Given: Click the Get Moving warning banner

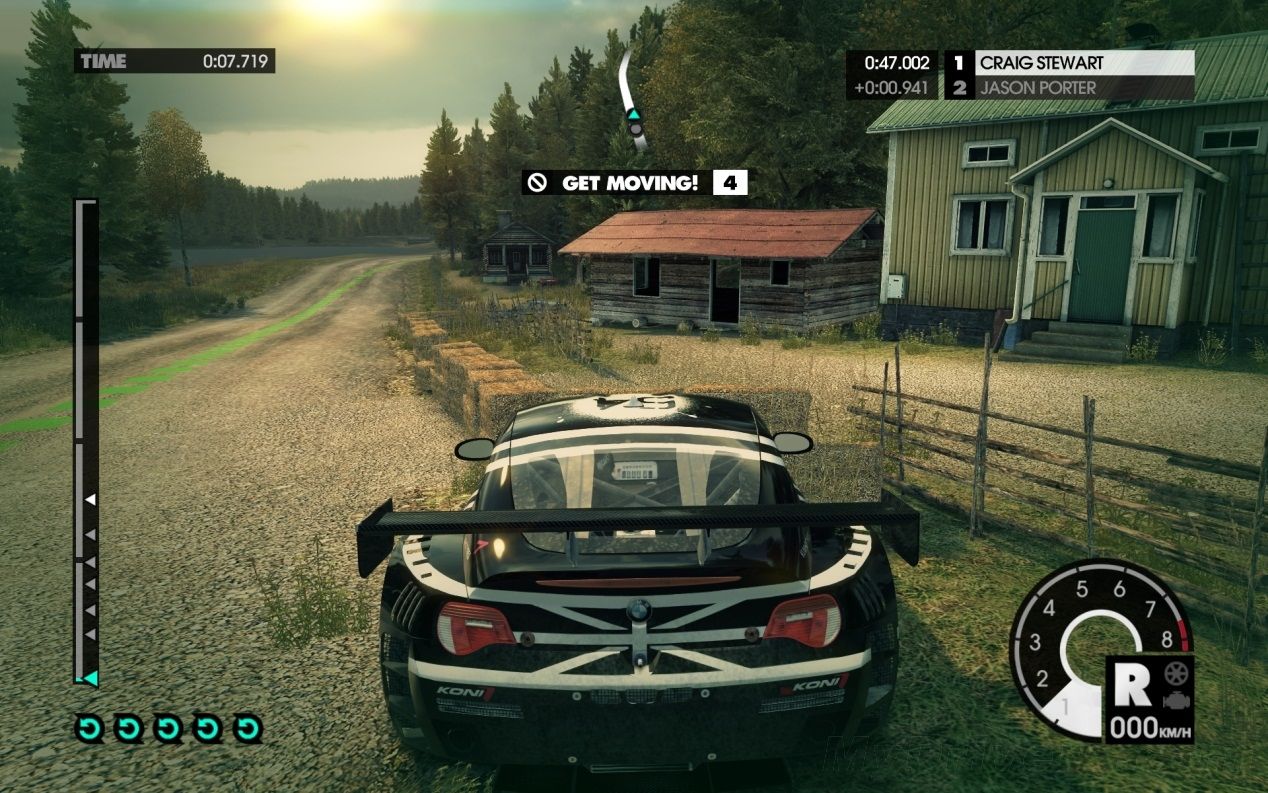Looking at the screenshot, I should tap(633, 183).
